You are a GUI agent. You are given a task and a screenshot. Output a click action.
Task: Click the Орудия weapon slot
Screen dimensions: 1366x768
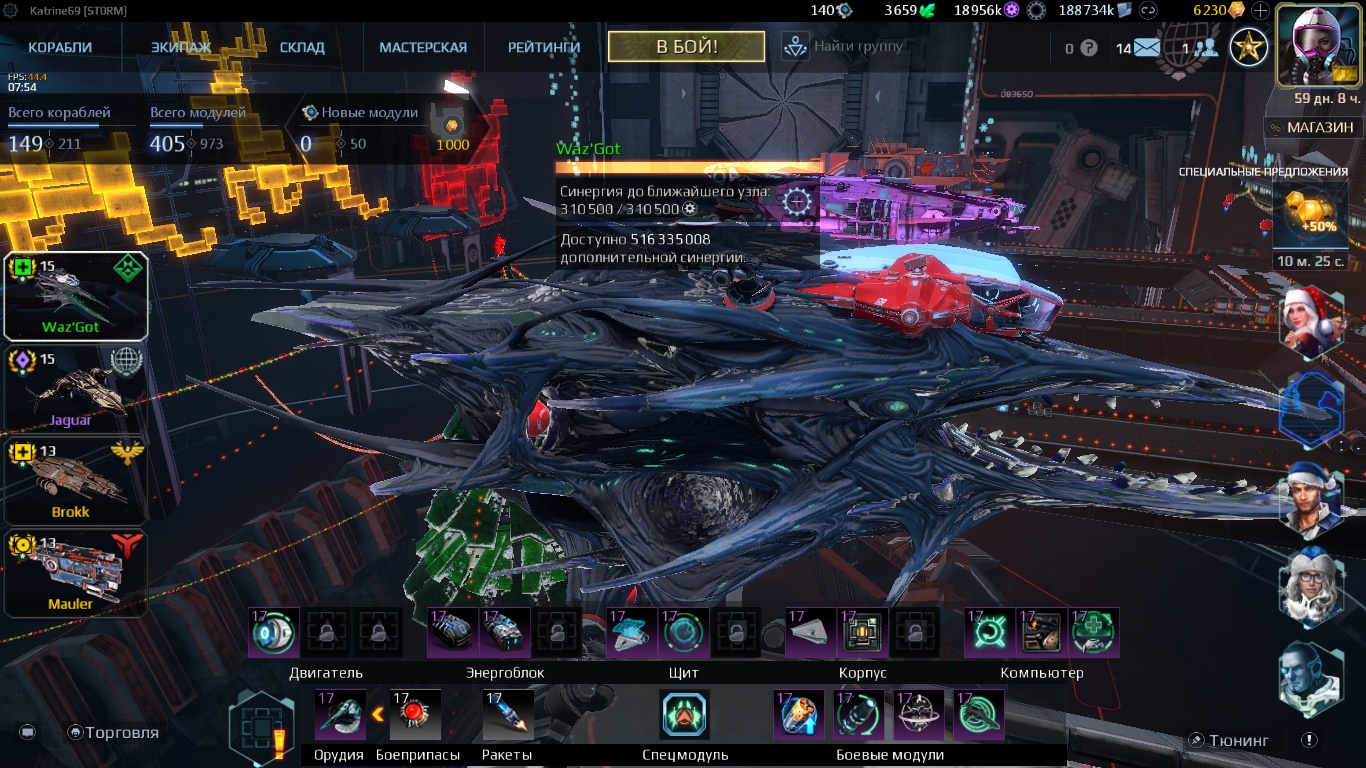pos(340,715)
